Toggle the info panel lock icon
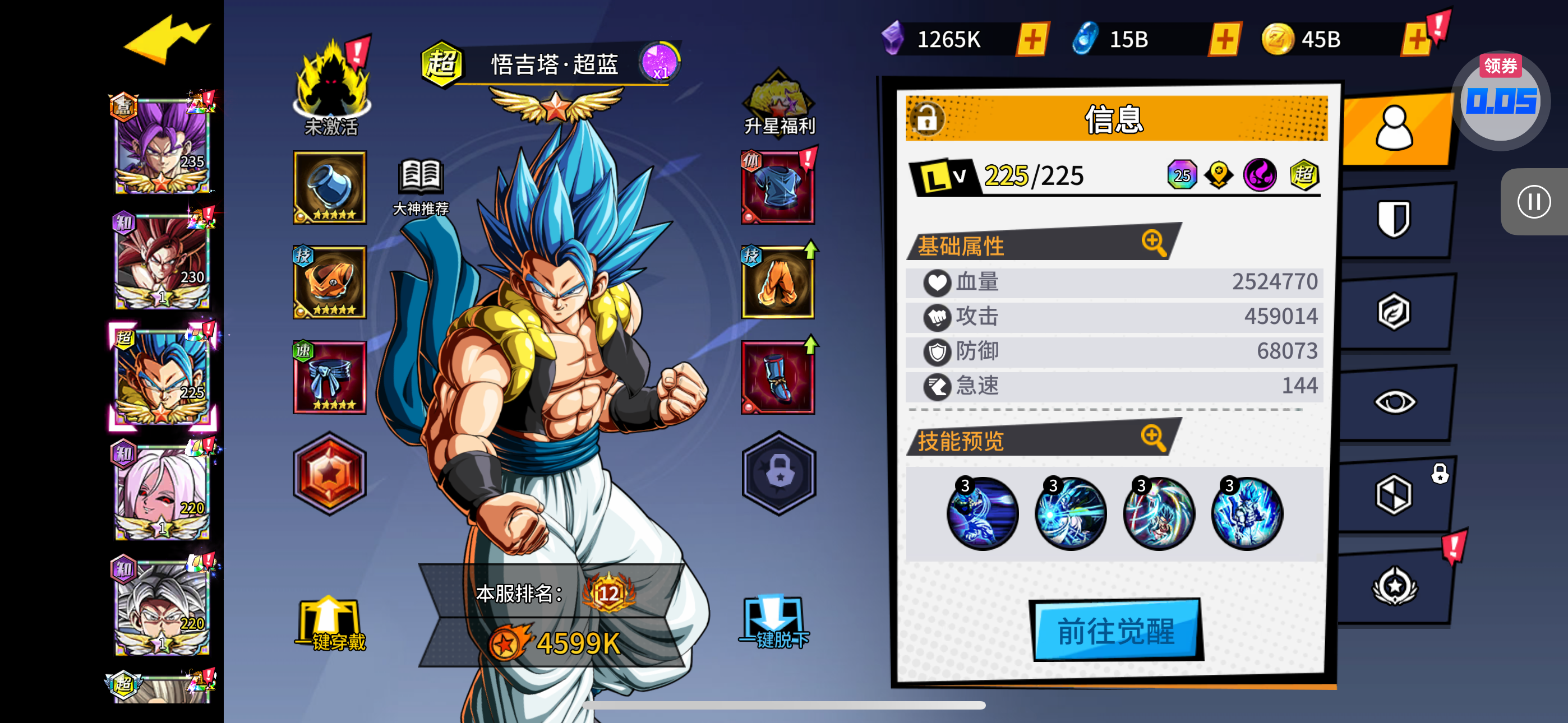Viewport: 1568px width, 723px height. pyautogui.click(x=926, y=118)
